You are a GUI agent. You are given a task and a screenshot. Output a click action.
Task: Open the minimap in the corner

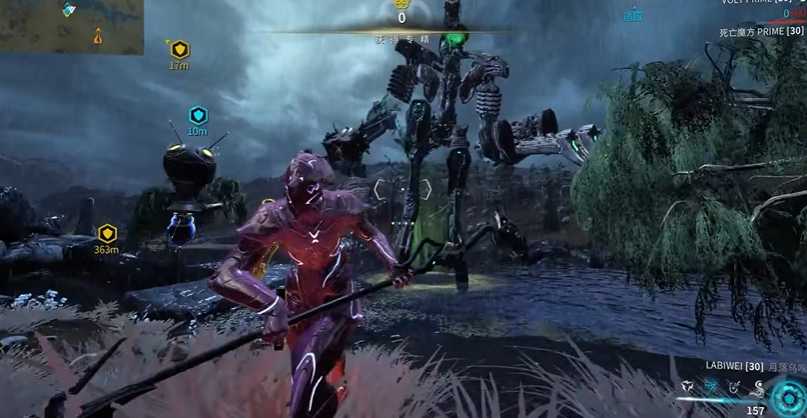(x=71, y=26)
